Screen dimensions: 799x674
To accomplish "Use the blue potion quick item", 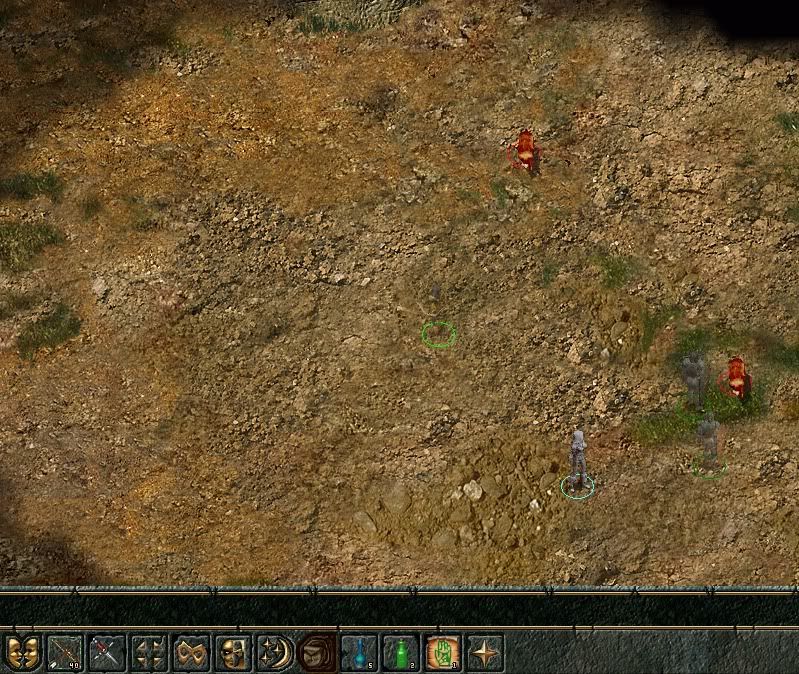I will pos(359,653).
